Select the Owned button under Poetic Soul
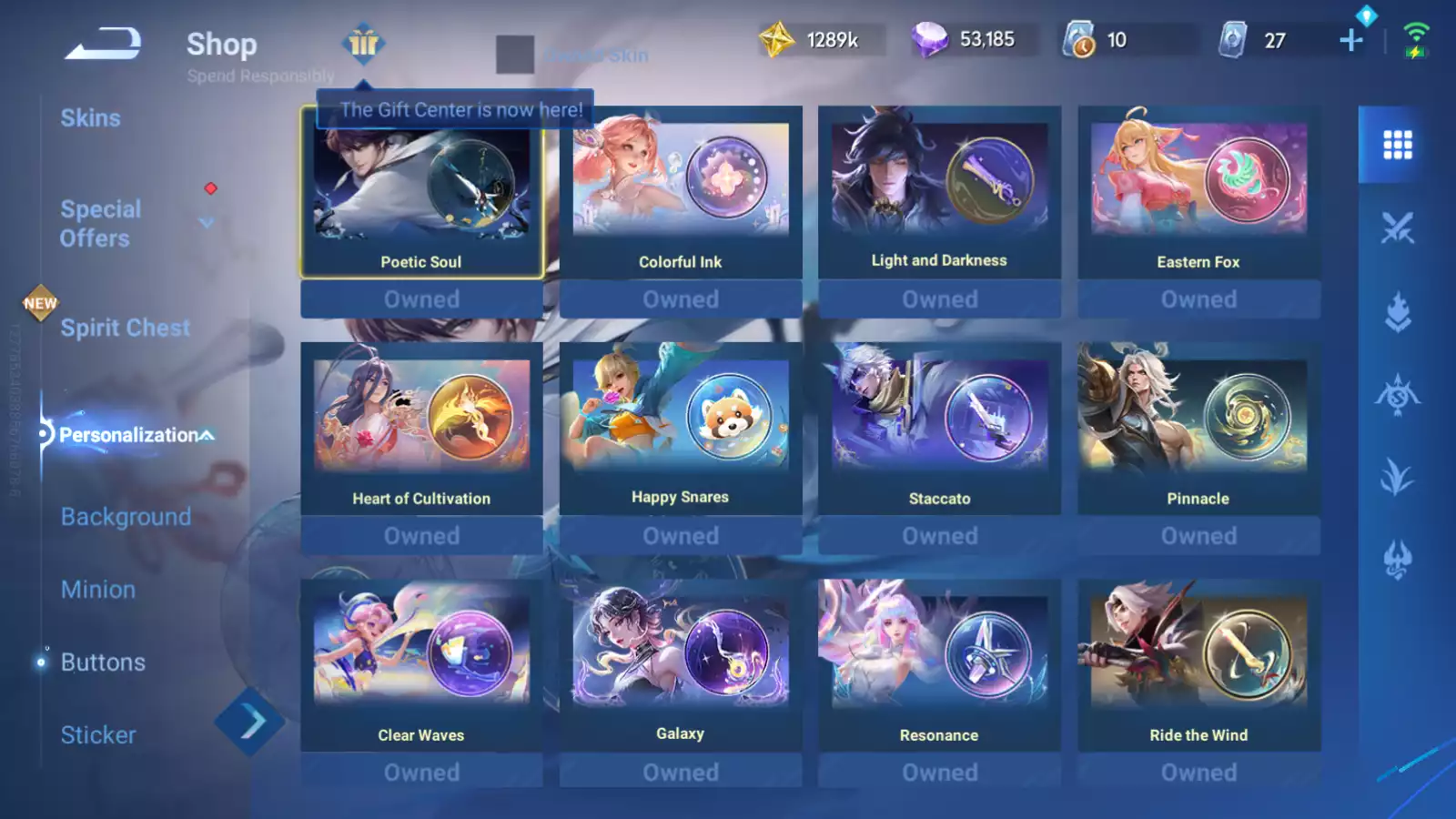This screenshot has width=1456, height=819. tap(421, 298)
